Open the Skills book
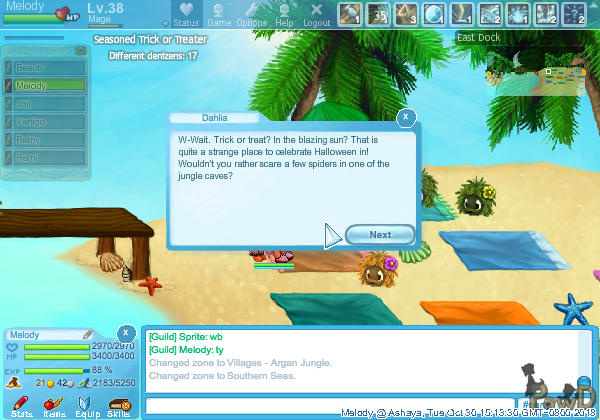The height and width of the screenshot is (420, 600). pyautogui.click(x=118, y=406)
